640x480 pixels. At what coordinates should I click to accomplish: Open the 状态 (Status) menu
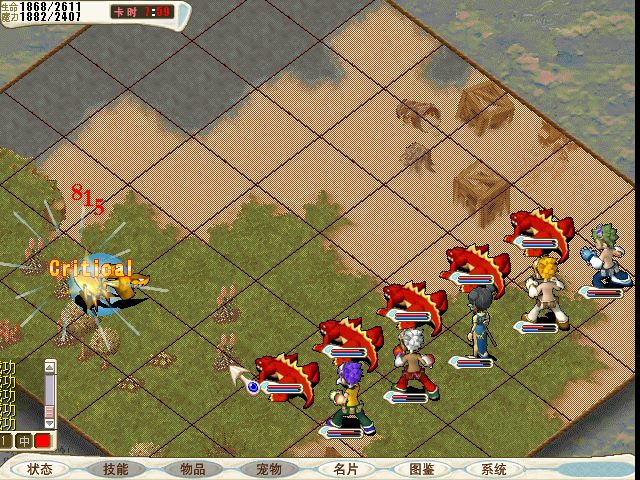click(x=40, y=469)
